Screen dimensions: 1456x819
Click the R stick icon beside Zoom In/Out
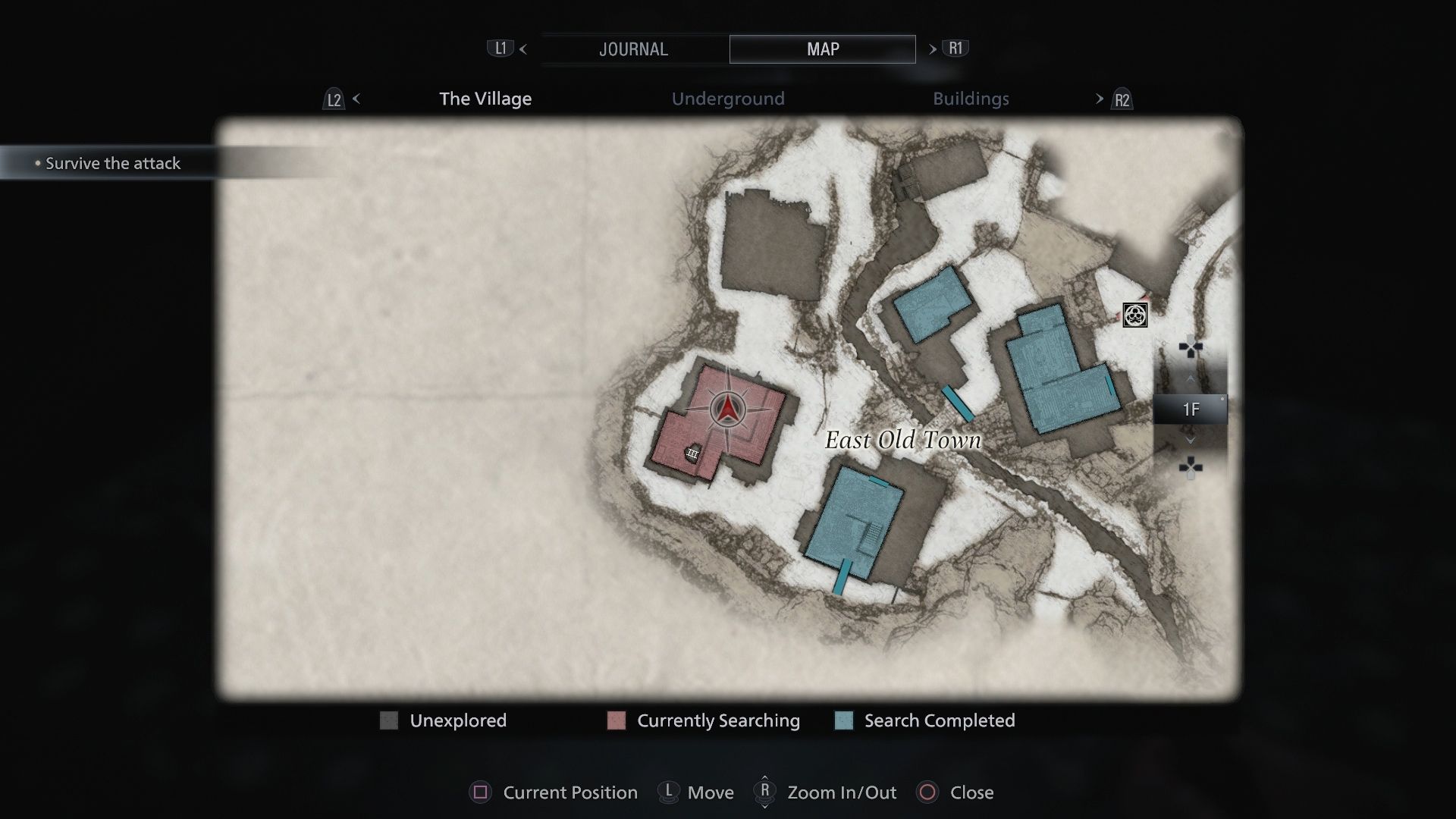tap(764, 792)
